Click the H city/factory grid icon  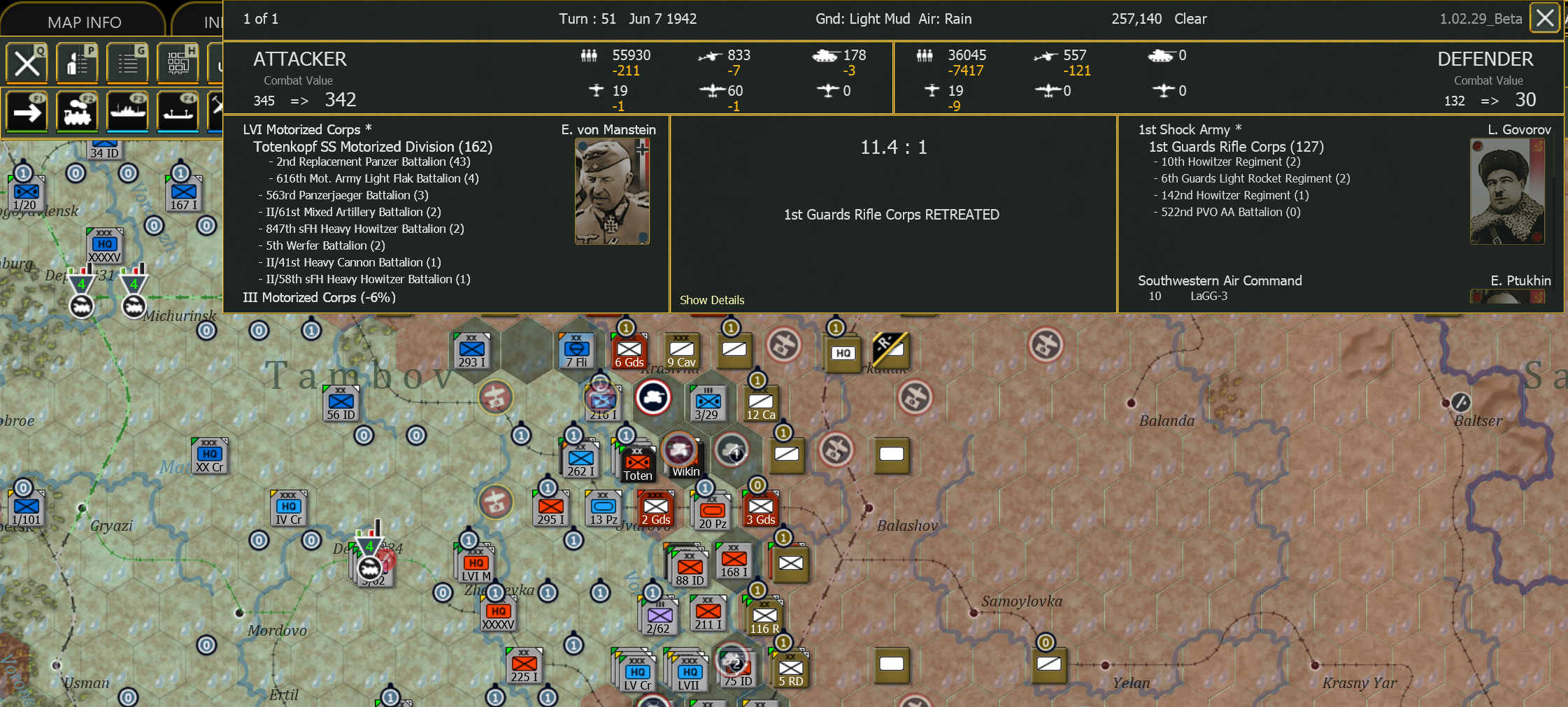[178, 63]
